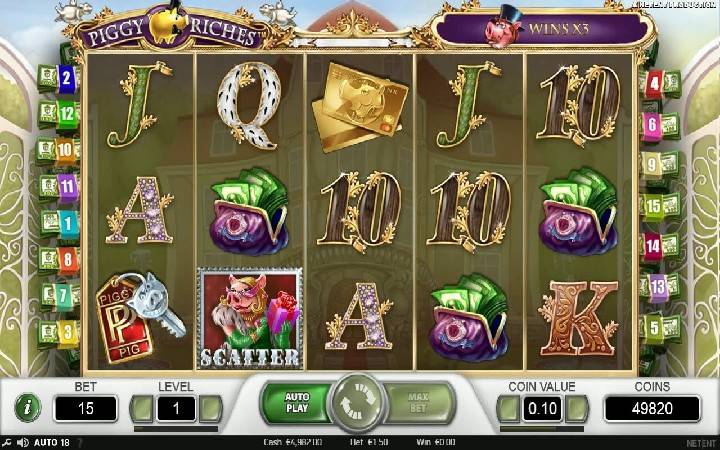
Task: Spin the reels with the round button
Action: coord(359,404)
